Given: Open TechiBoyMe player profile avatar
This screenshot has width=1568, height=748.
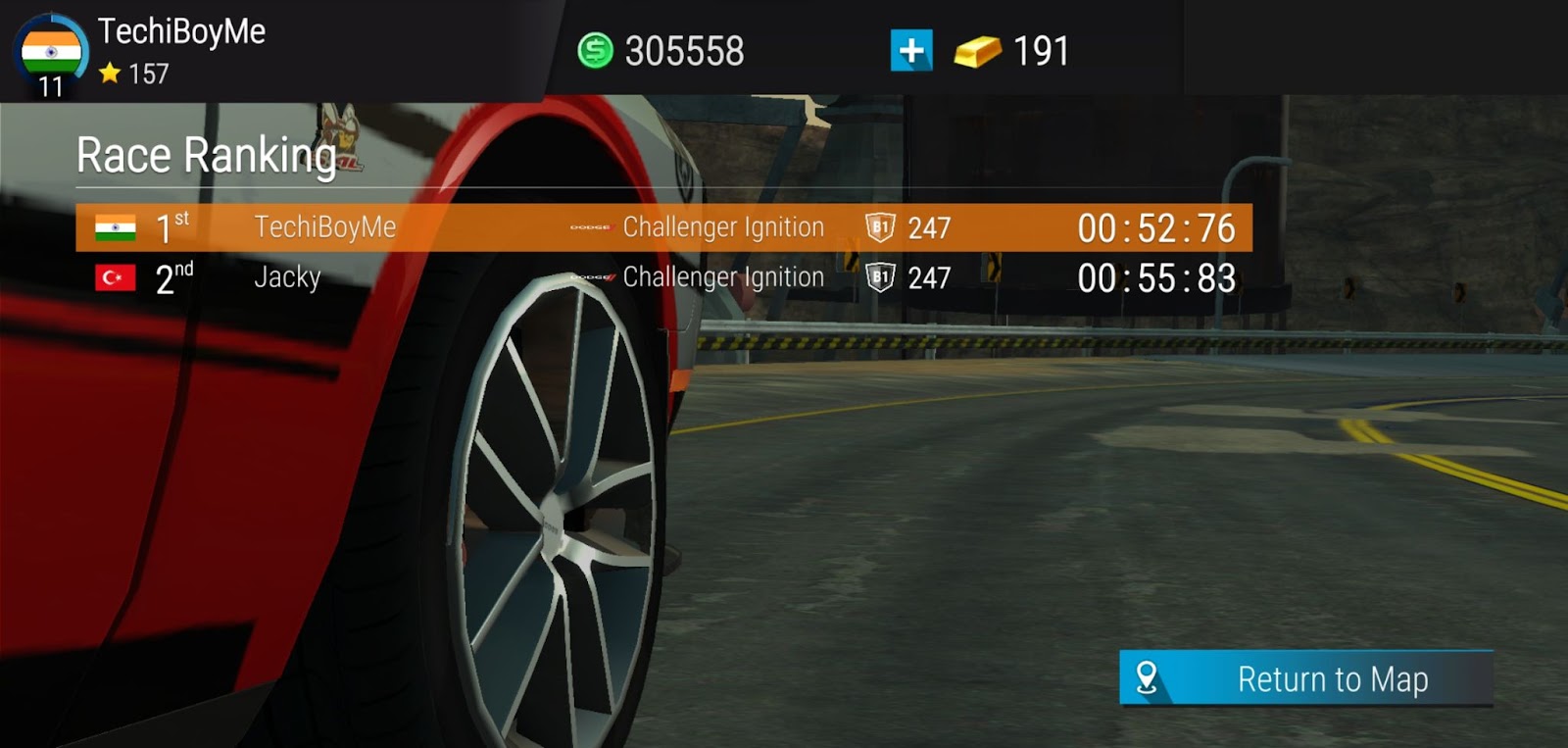Looking at the screenshot, I should pos(51,53).
